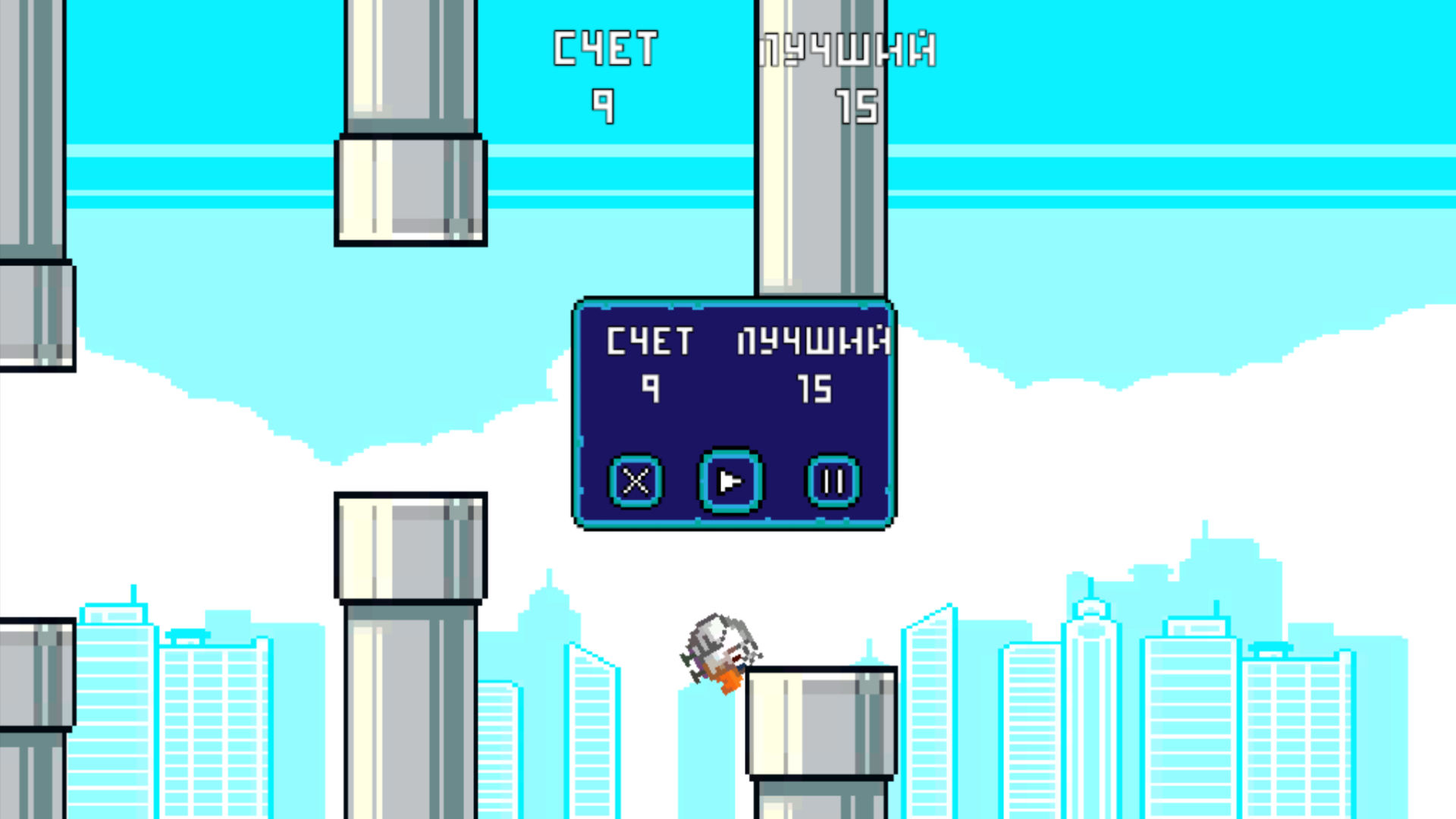Click the score value 9 on the panel

pos(651,389)
